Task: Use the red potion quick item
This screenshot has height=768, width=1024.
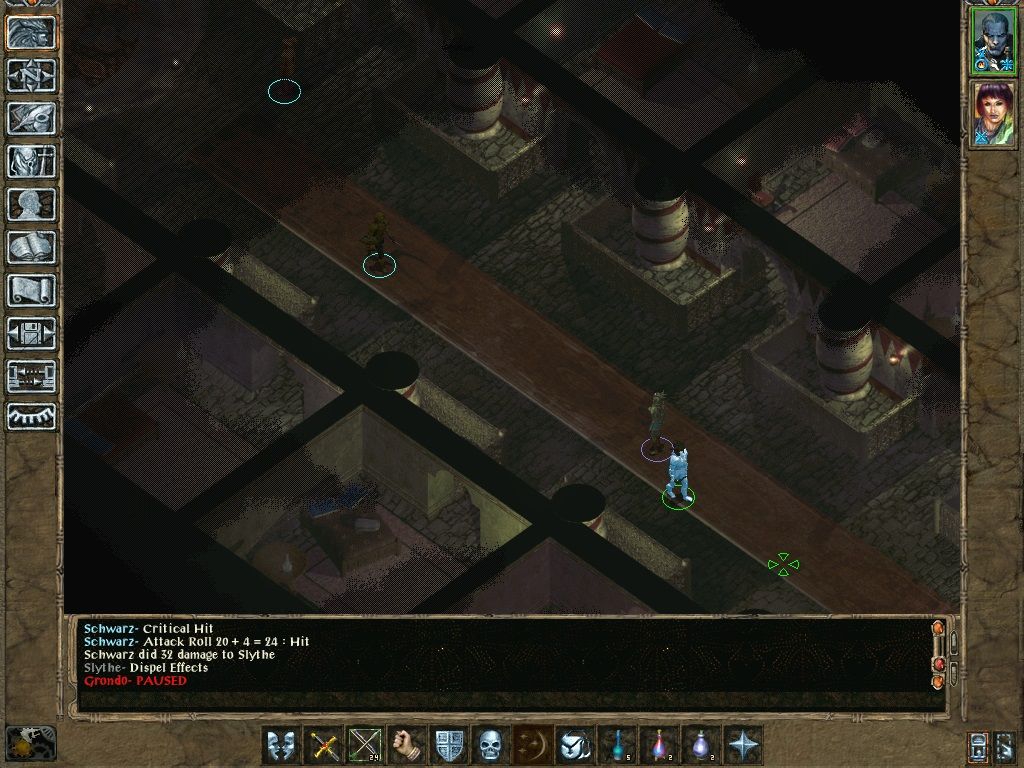Action: point(661,745)
